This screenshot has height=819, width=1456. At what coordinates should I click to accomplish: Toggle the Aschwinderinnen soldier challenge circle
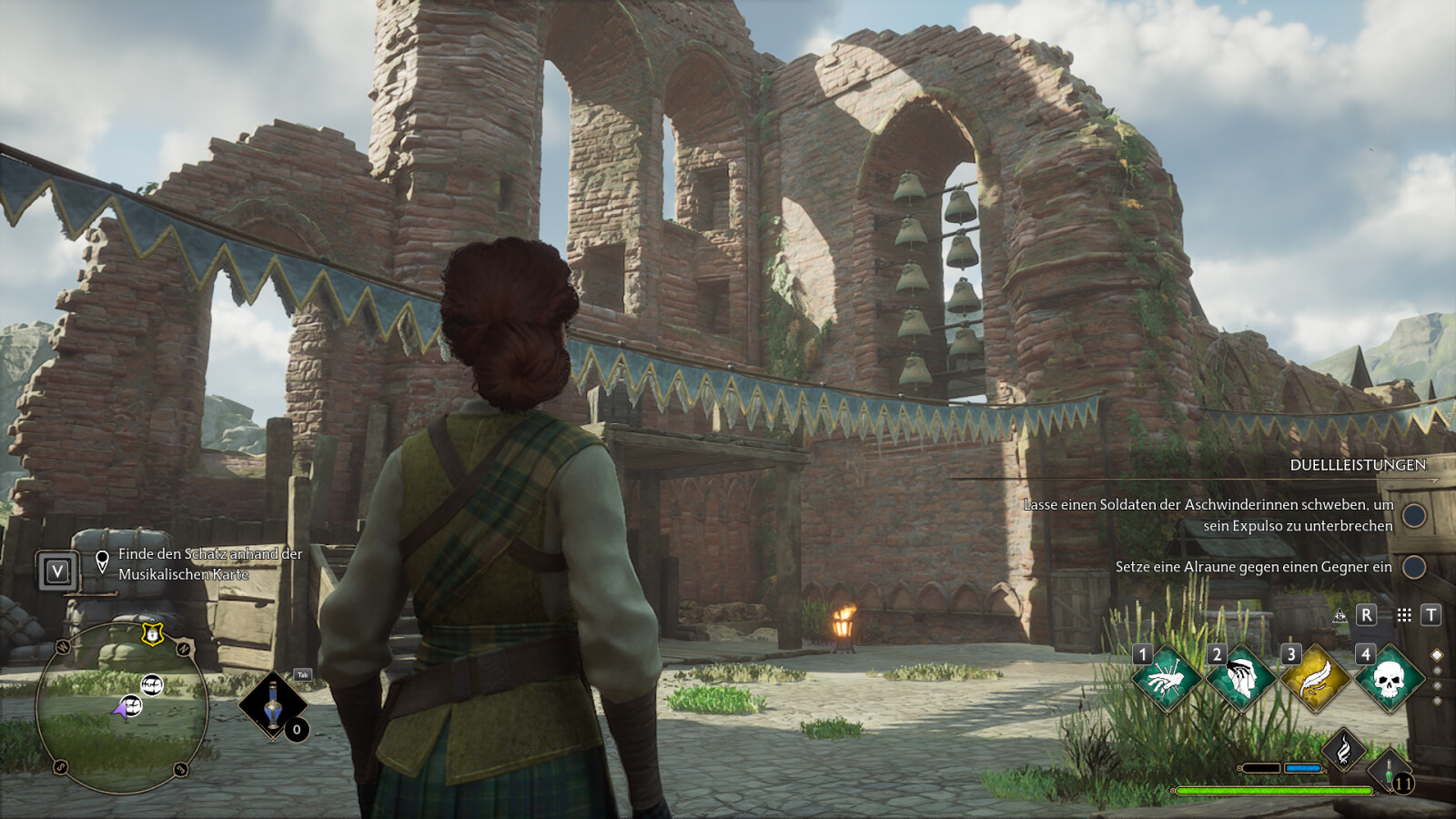tap(1413, 515)
